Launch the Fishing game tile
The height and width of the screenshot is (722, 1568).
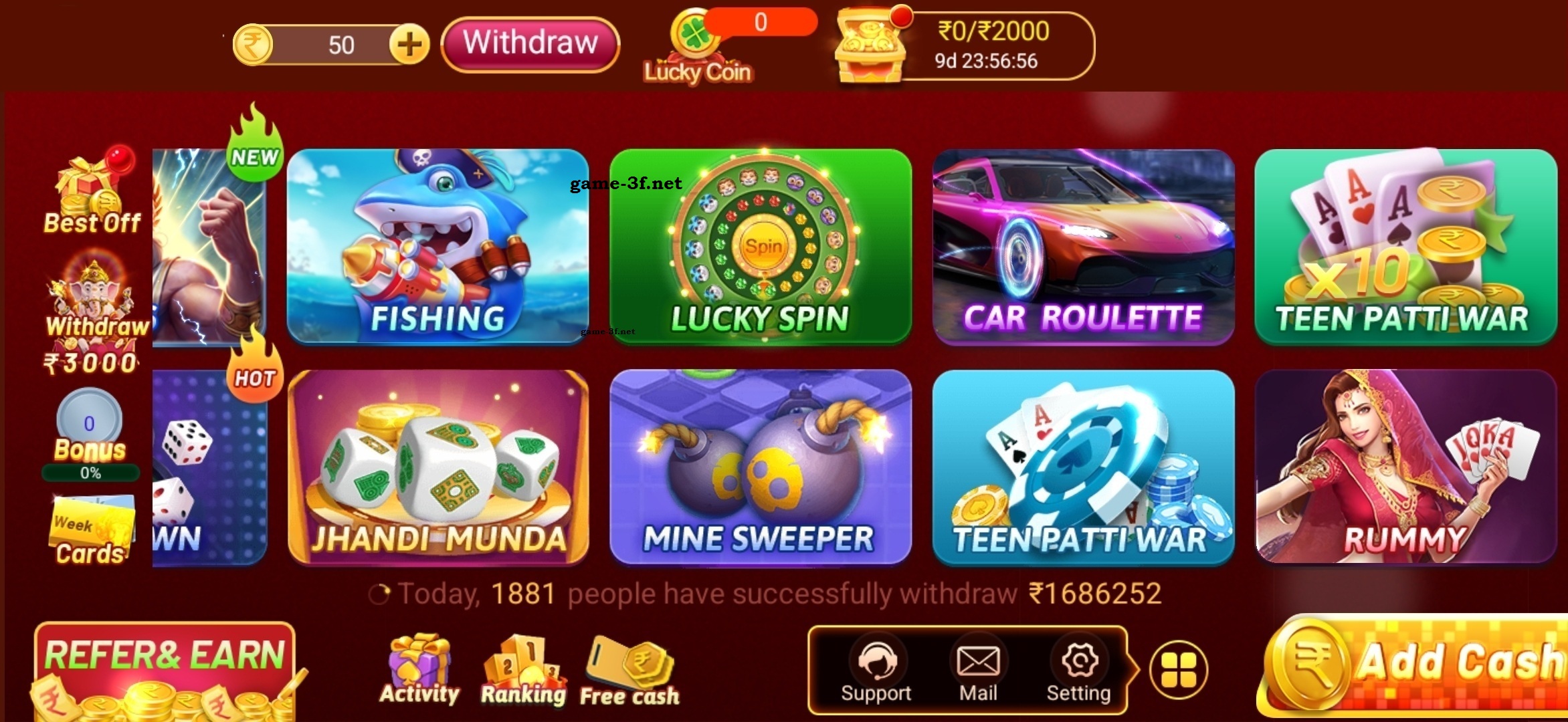coord(437,246)
